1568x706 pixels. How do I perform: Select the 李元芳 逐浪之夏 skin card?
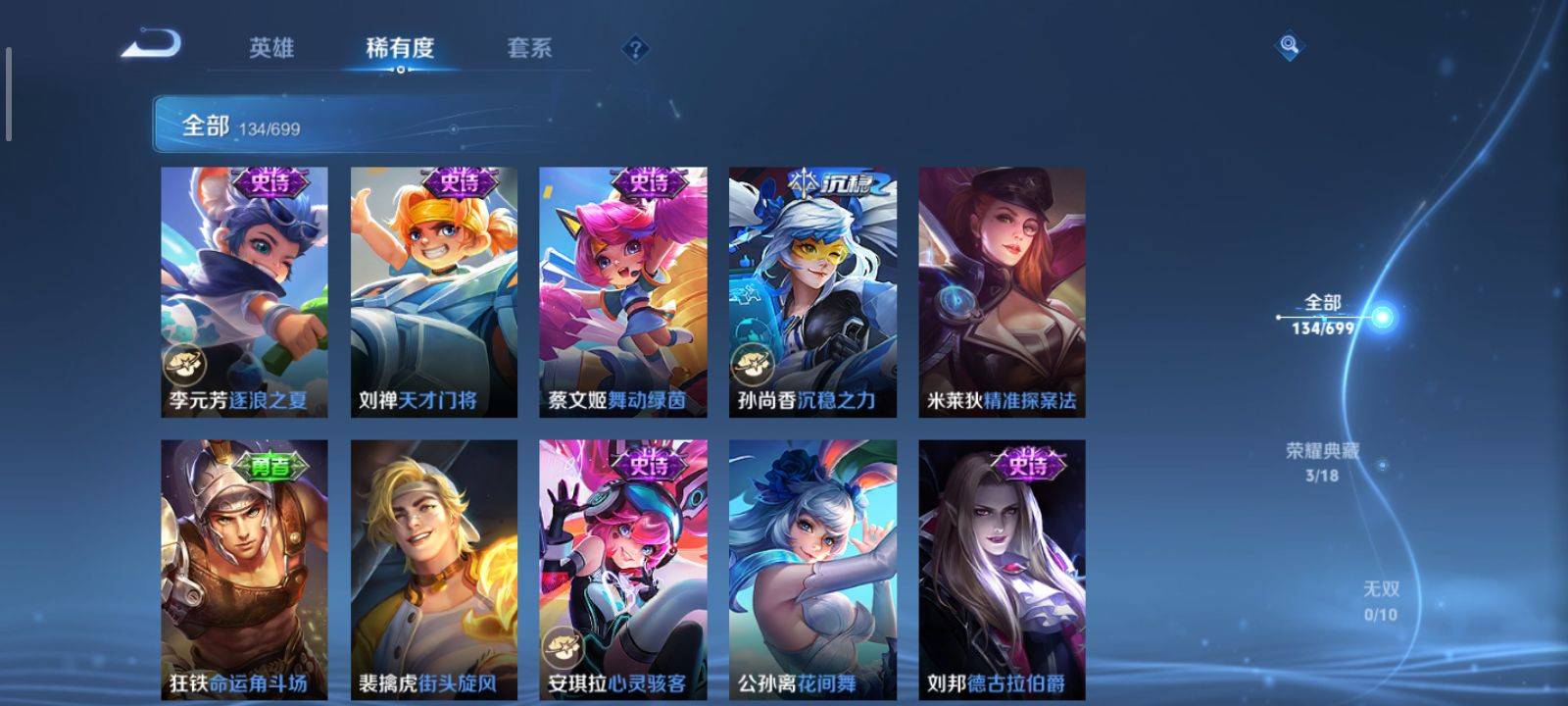click(244, 291)
